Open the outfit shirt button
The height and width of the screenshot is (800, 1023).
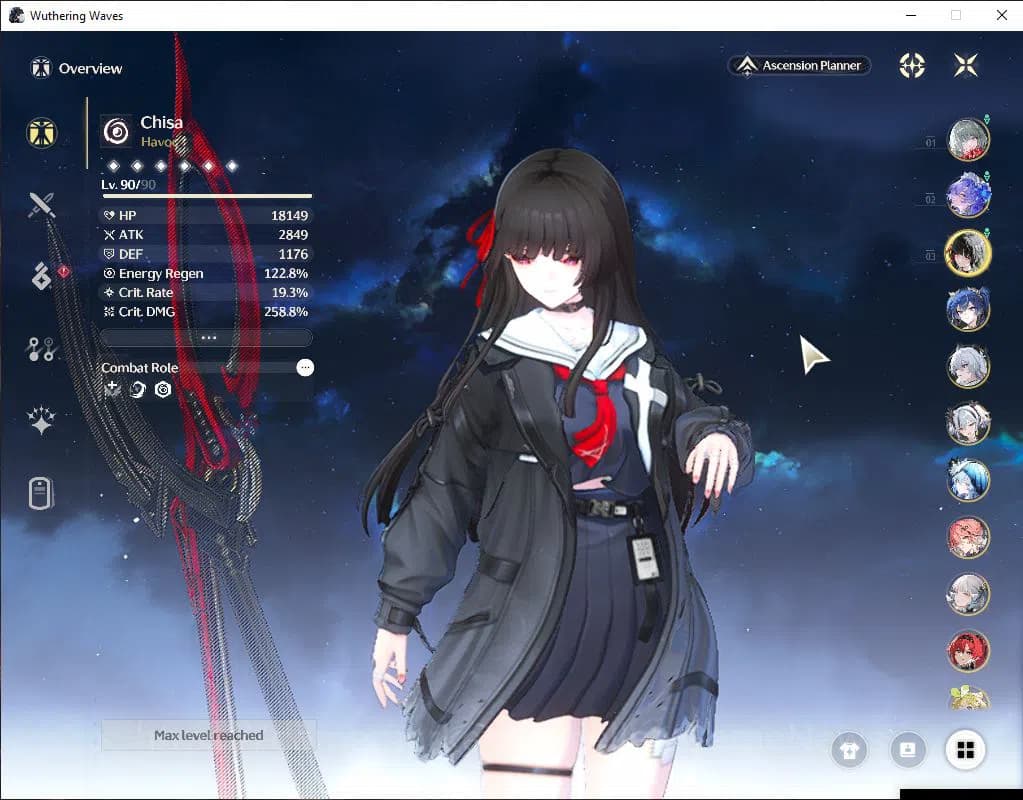850,750
